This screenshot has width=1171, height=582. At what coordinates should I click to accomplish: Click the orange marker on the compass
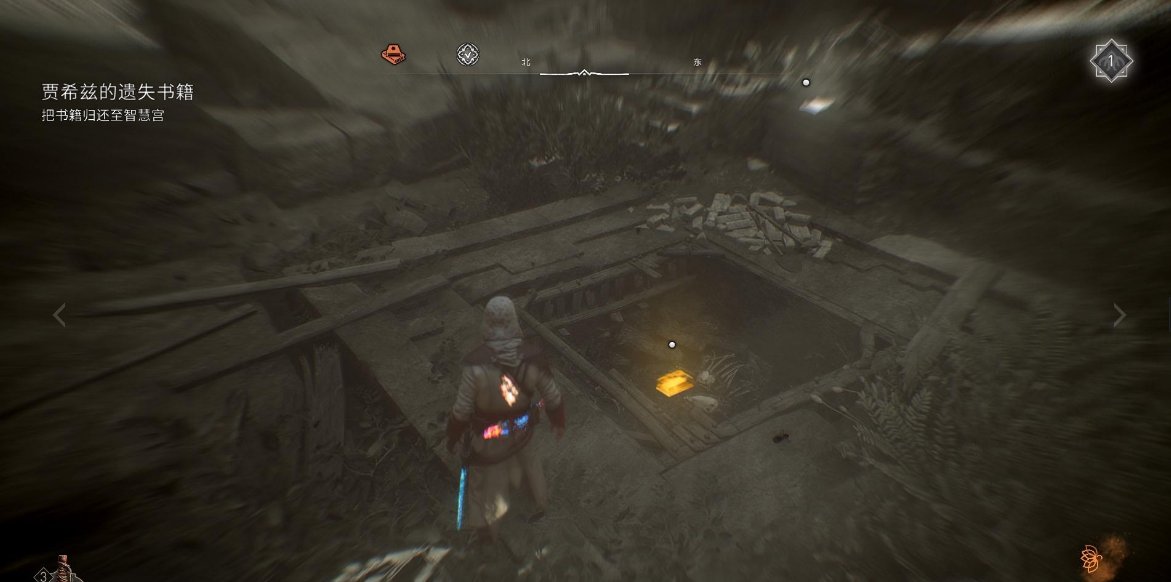coord(393,54)
